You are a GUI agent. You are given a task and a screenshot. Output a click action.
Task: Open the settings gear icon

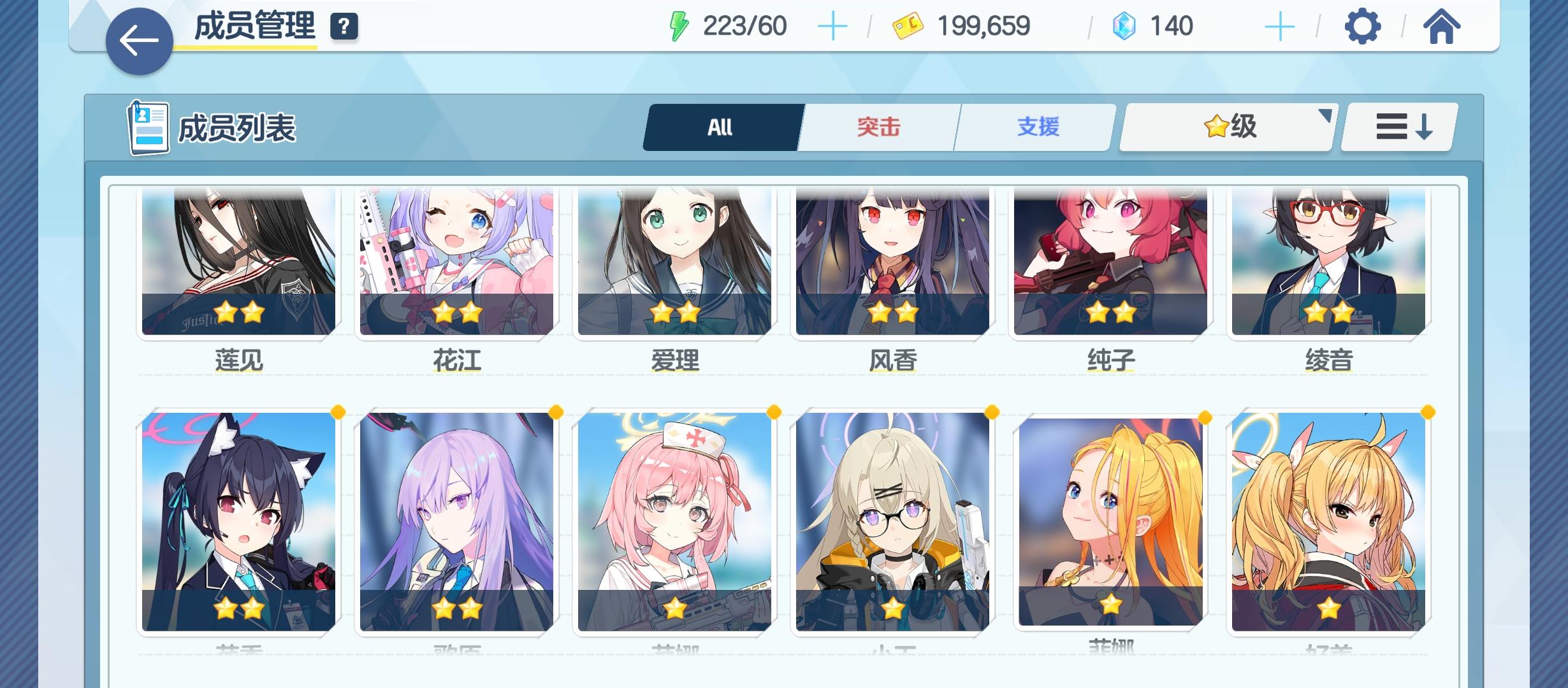coord(1362,25)
